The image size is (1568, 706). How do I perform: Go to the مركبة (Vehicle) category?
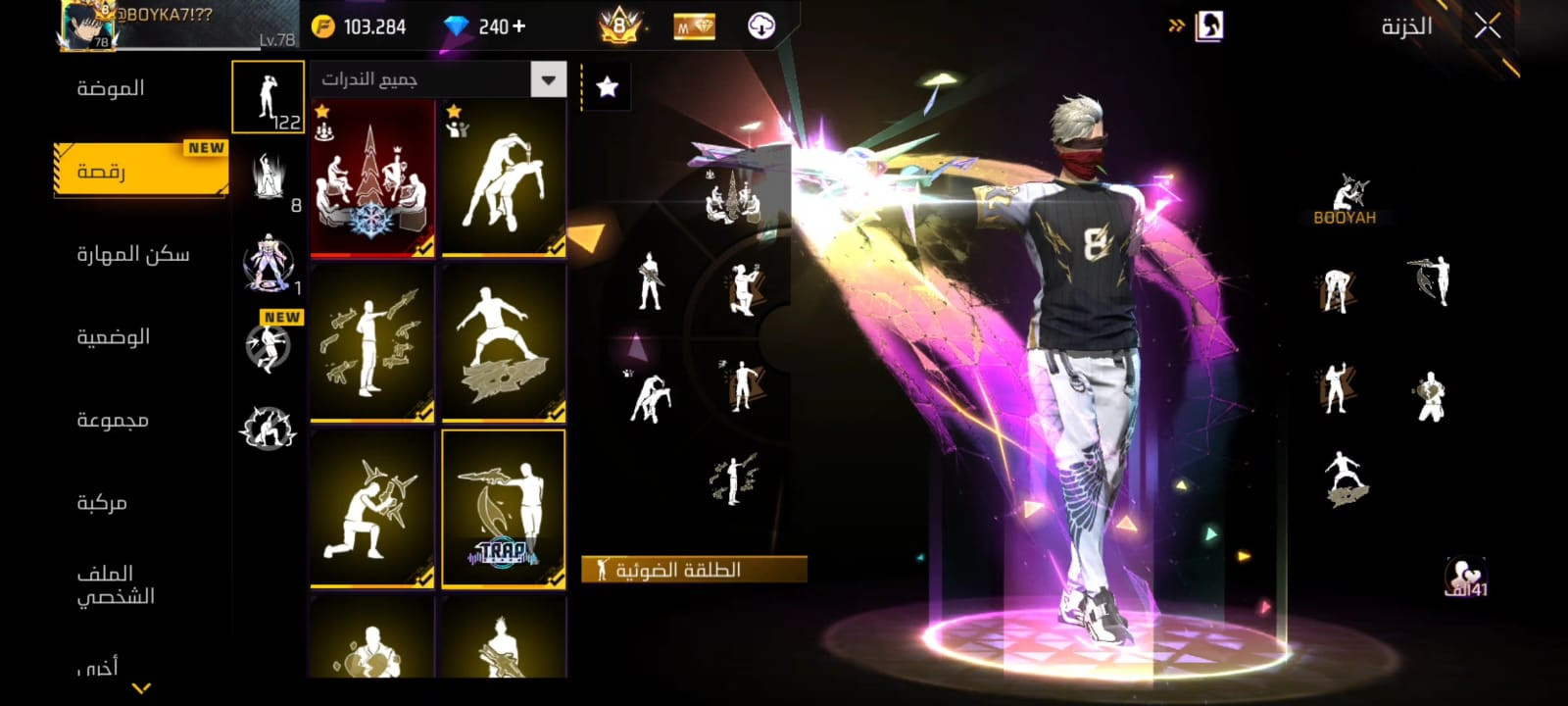(102, 503)
